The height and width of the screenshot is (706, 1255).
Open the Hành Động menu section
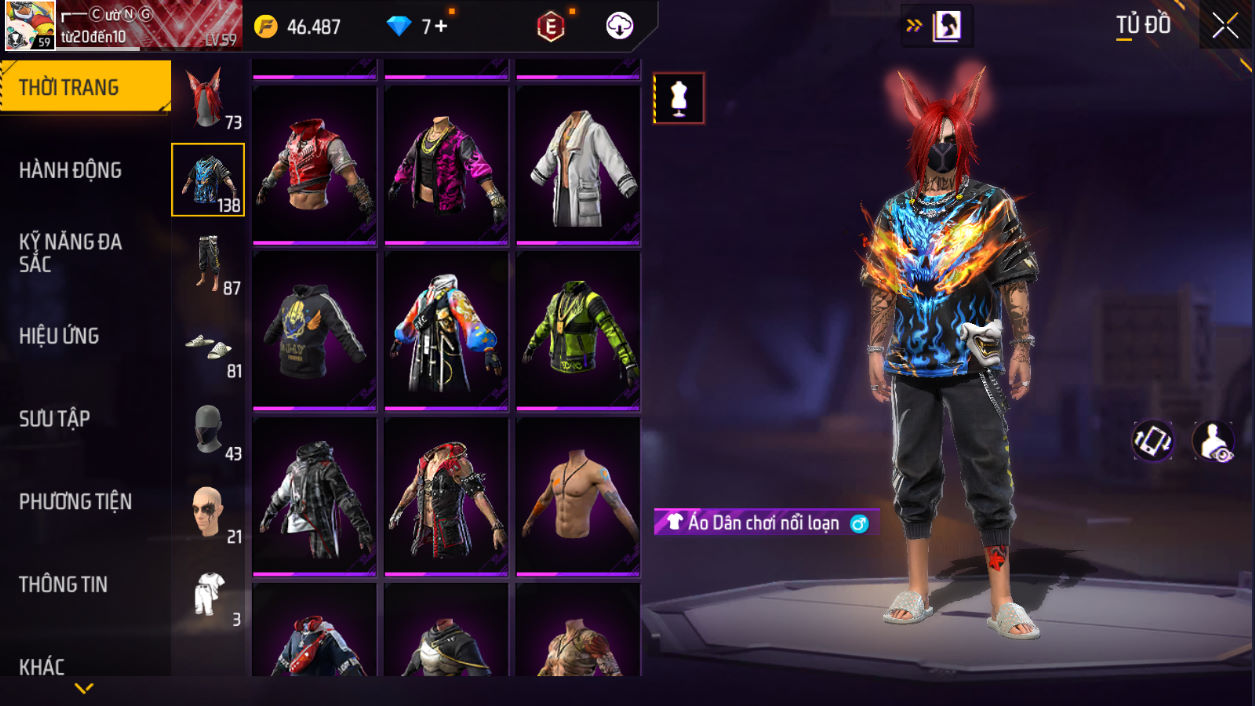[x=70, y=170]
